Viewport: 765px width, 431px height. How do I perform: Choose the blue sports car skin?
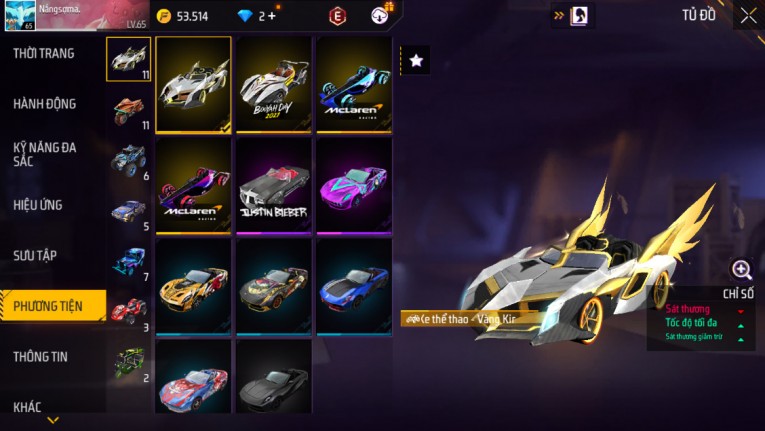353,284
